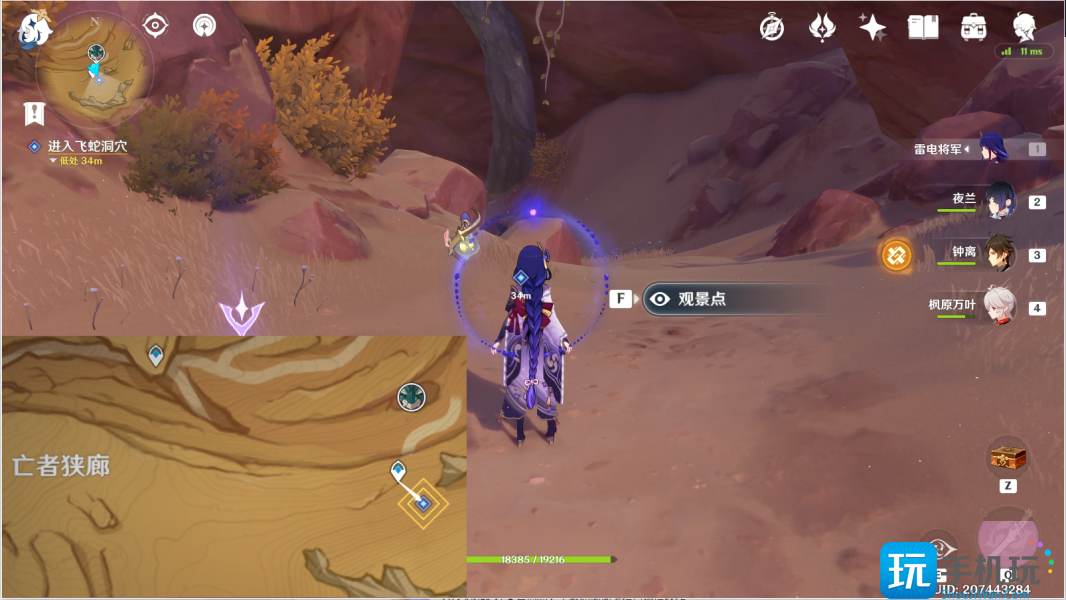1066x600 pixels.
Task: Click the orange round icon beside 钟离
Action: click(x=896, y=255)
